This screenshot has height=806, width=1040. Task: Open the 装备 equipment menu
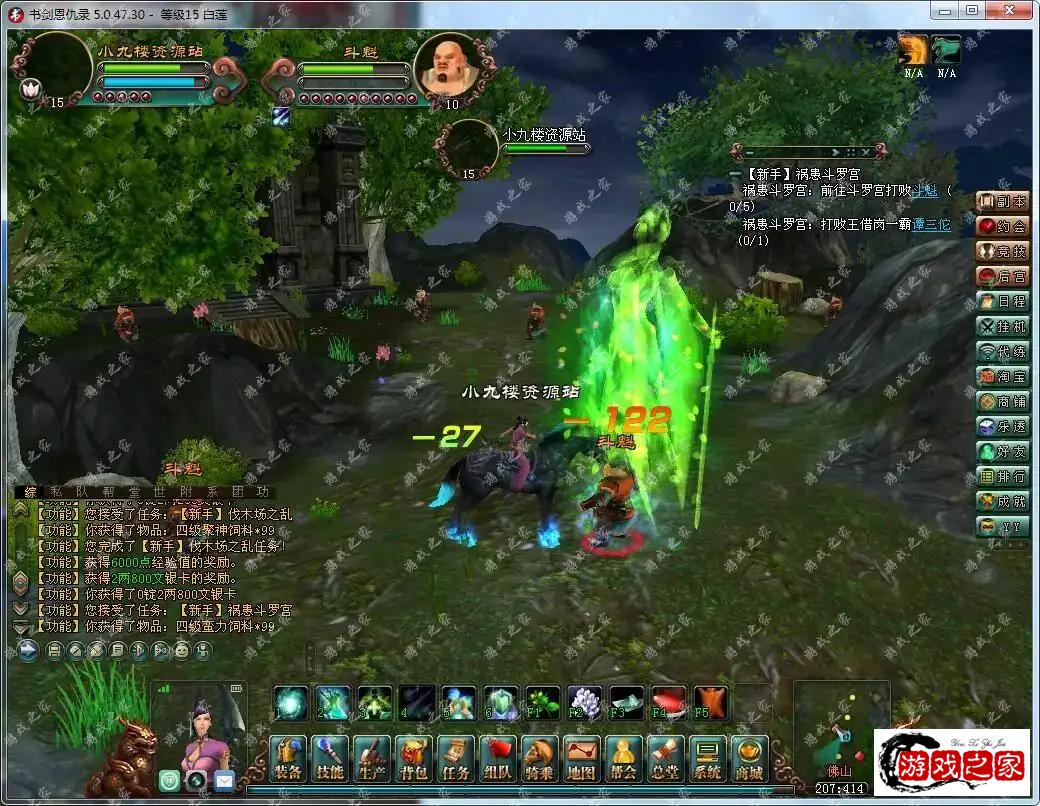point(288,759)
